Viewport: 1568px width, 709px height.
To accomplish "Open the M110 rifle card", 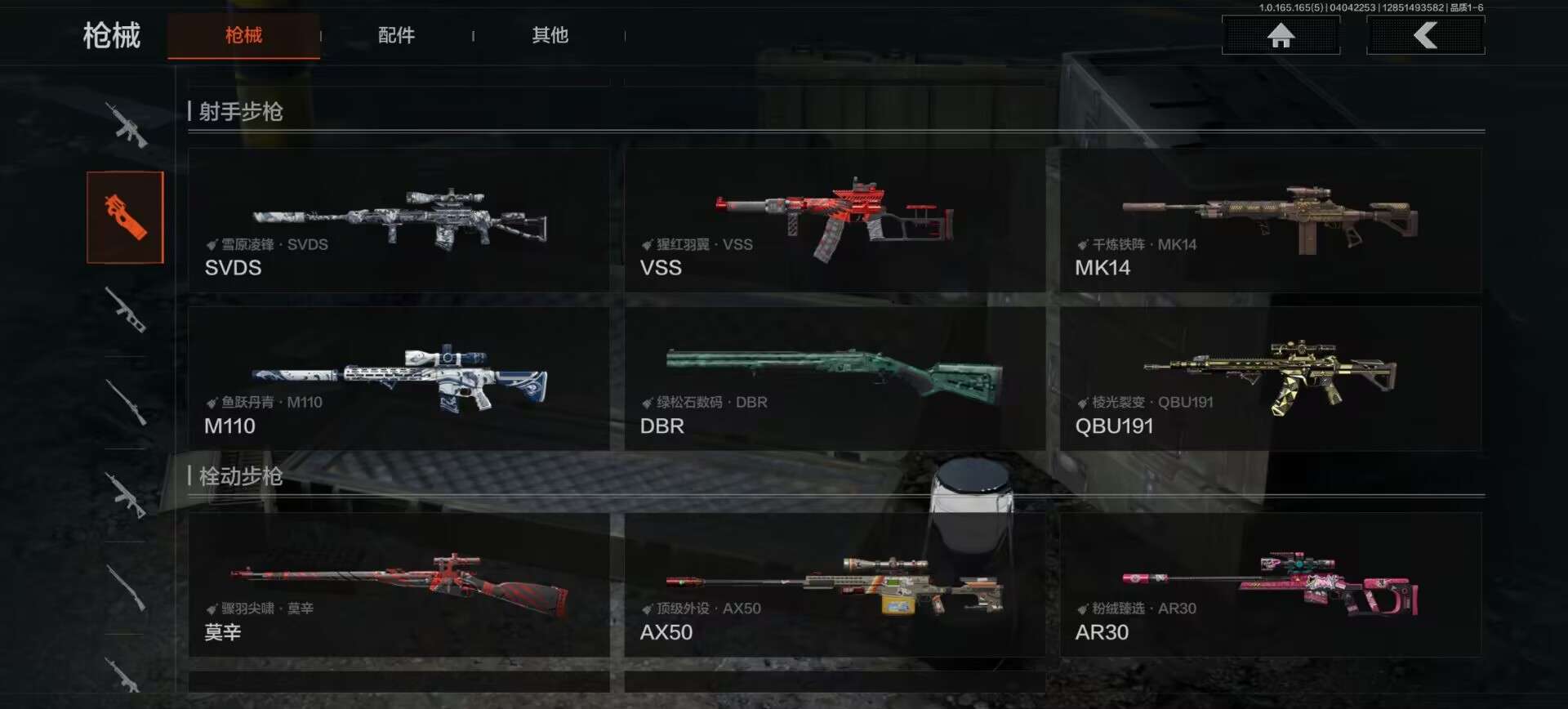I will [x=399, y=378].
